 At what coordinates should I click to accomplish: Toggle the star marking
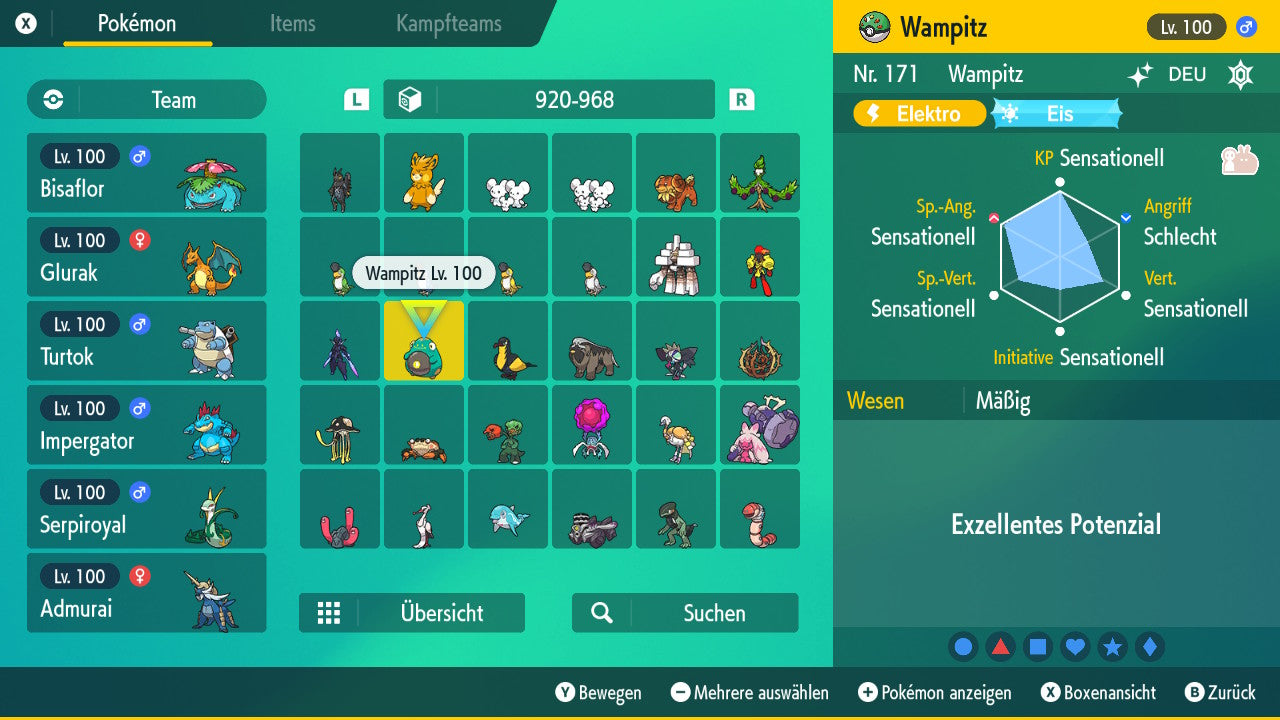[1113, 647]
